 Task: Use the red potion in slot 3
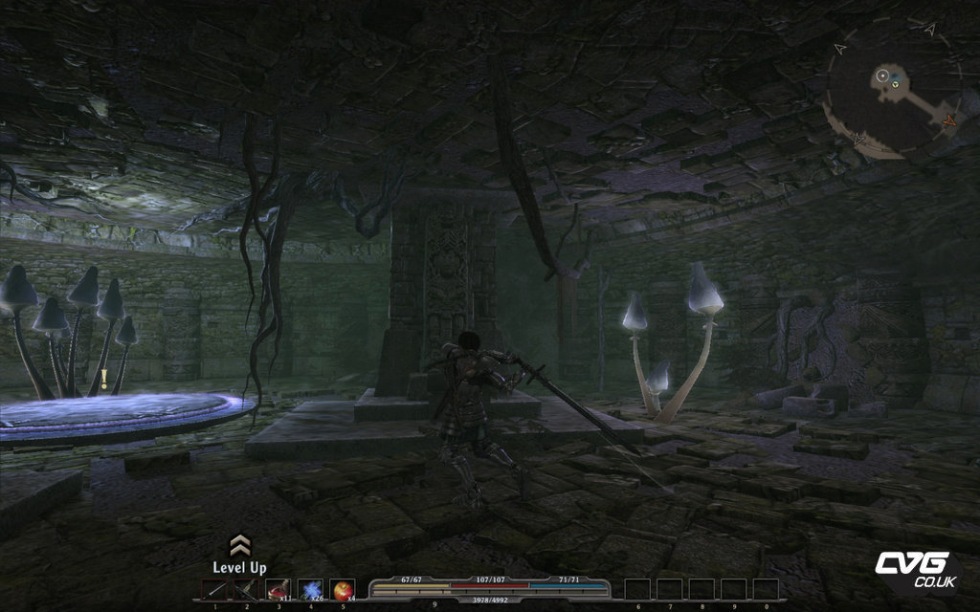click(278, 590)
